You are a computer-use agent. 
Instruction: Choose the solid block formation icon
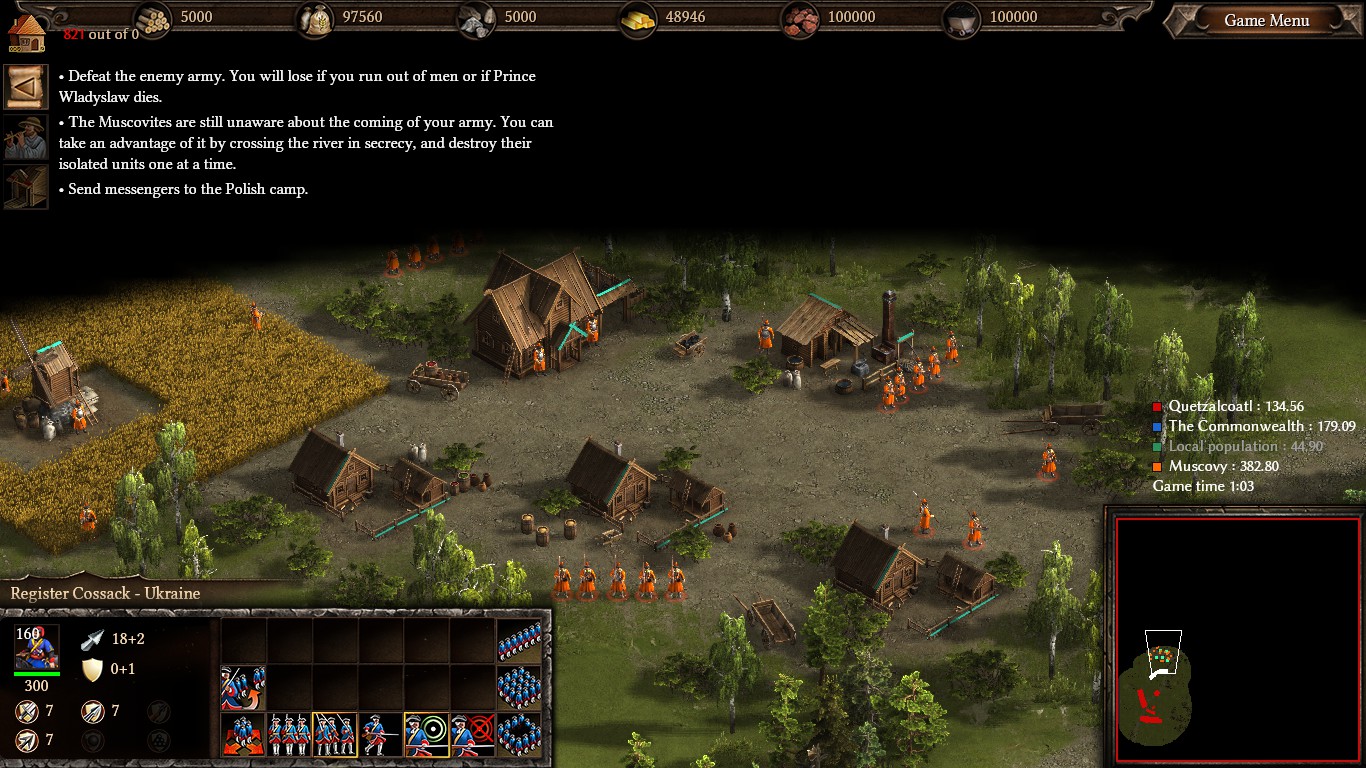point(519,688)
